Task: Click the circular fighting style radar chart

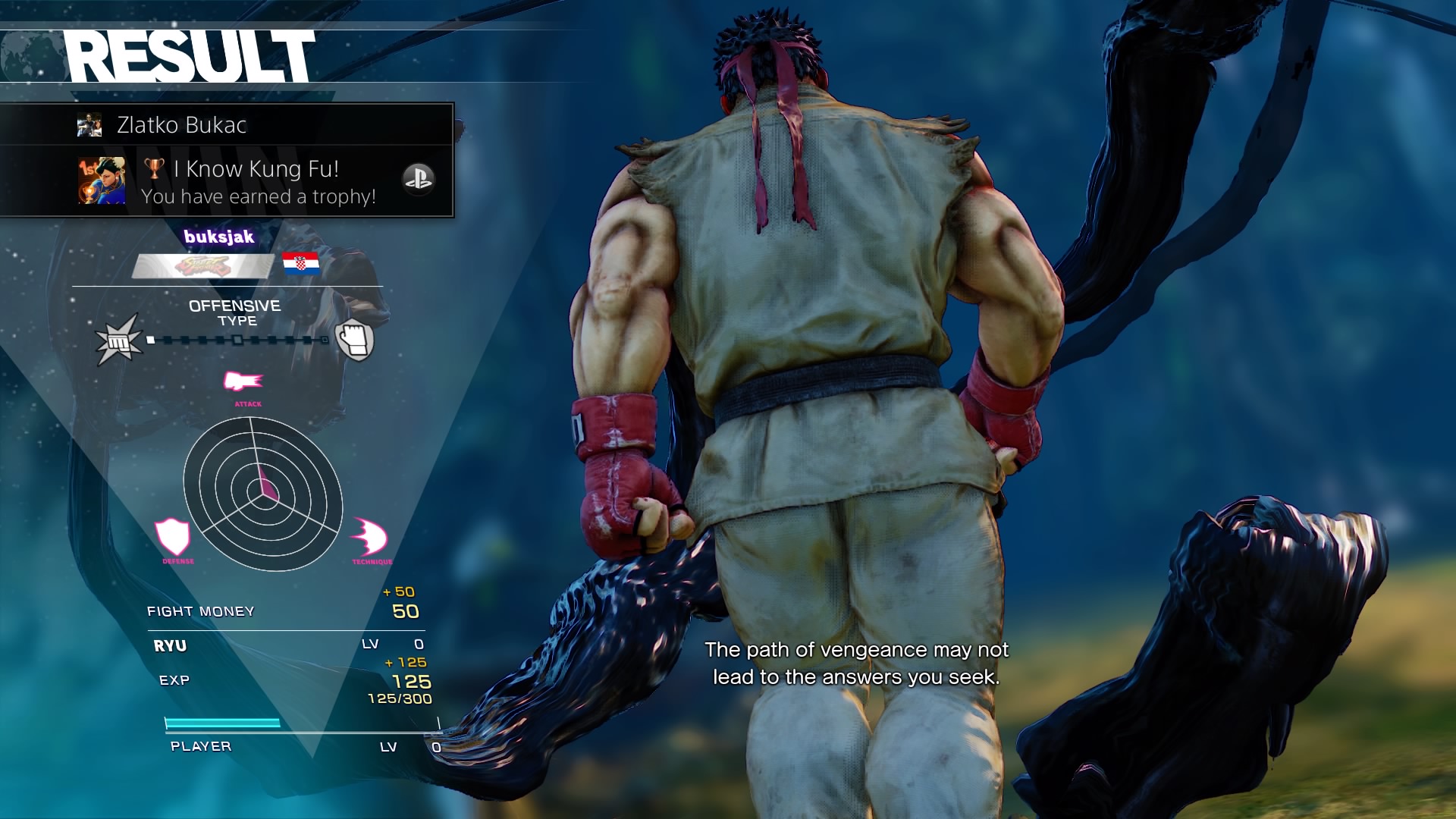Action: point(263,494)
